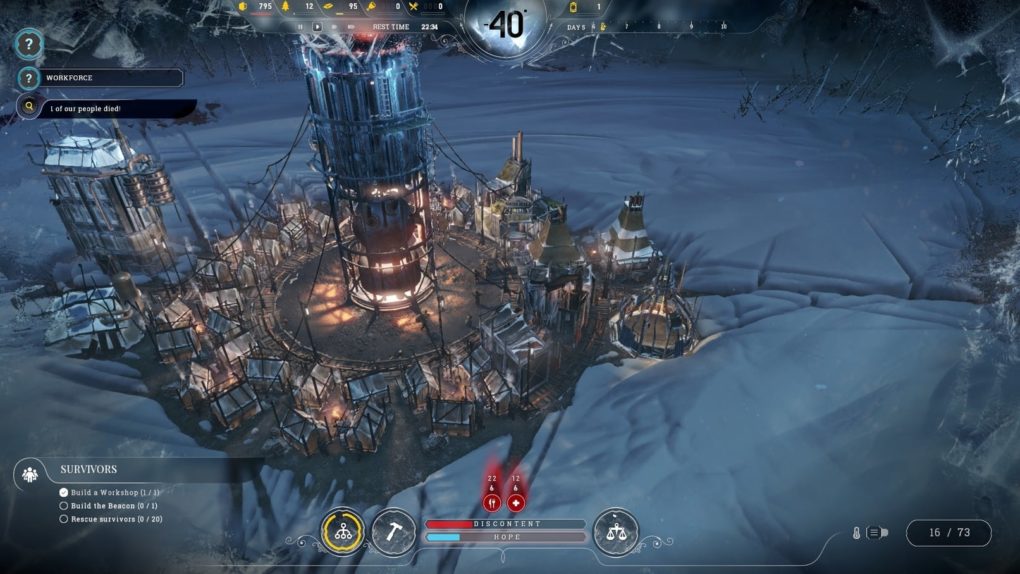This screenshot has height=574, width=1020.
Task: Open the technology tree round button
Action: 343,532
